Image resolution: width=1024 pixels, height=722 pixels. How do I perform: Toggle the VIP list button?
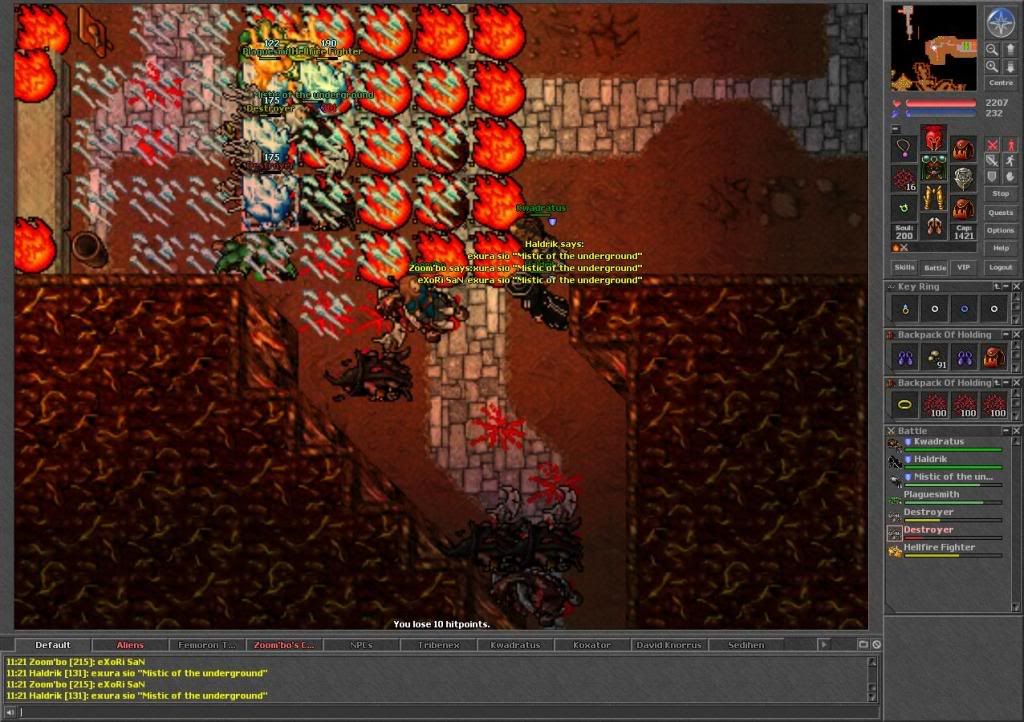point(963,268)
